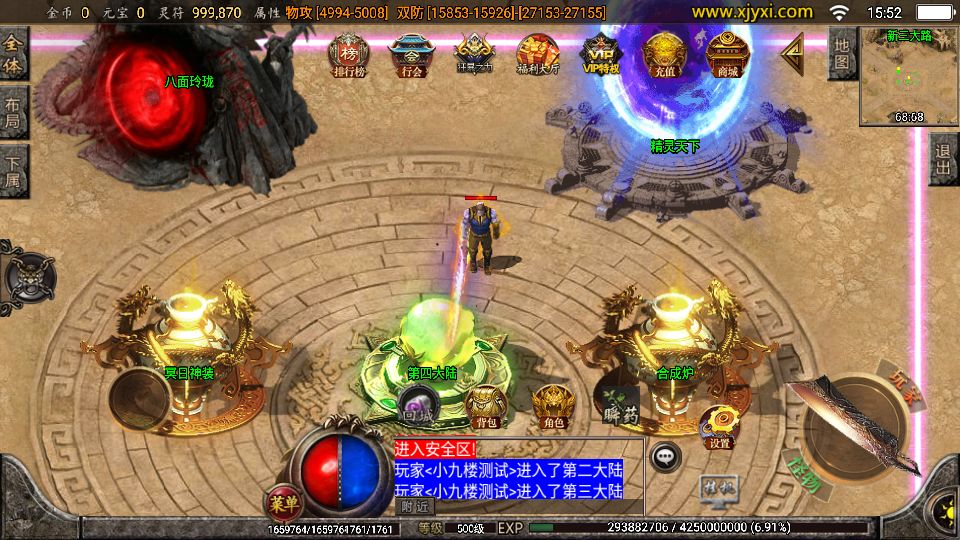960x540 pixels.
Task: Open the 背包 backpack
Action: tap(487, 407)
